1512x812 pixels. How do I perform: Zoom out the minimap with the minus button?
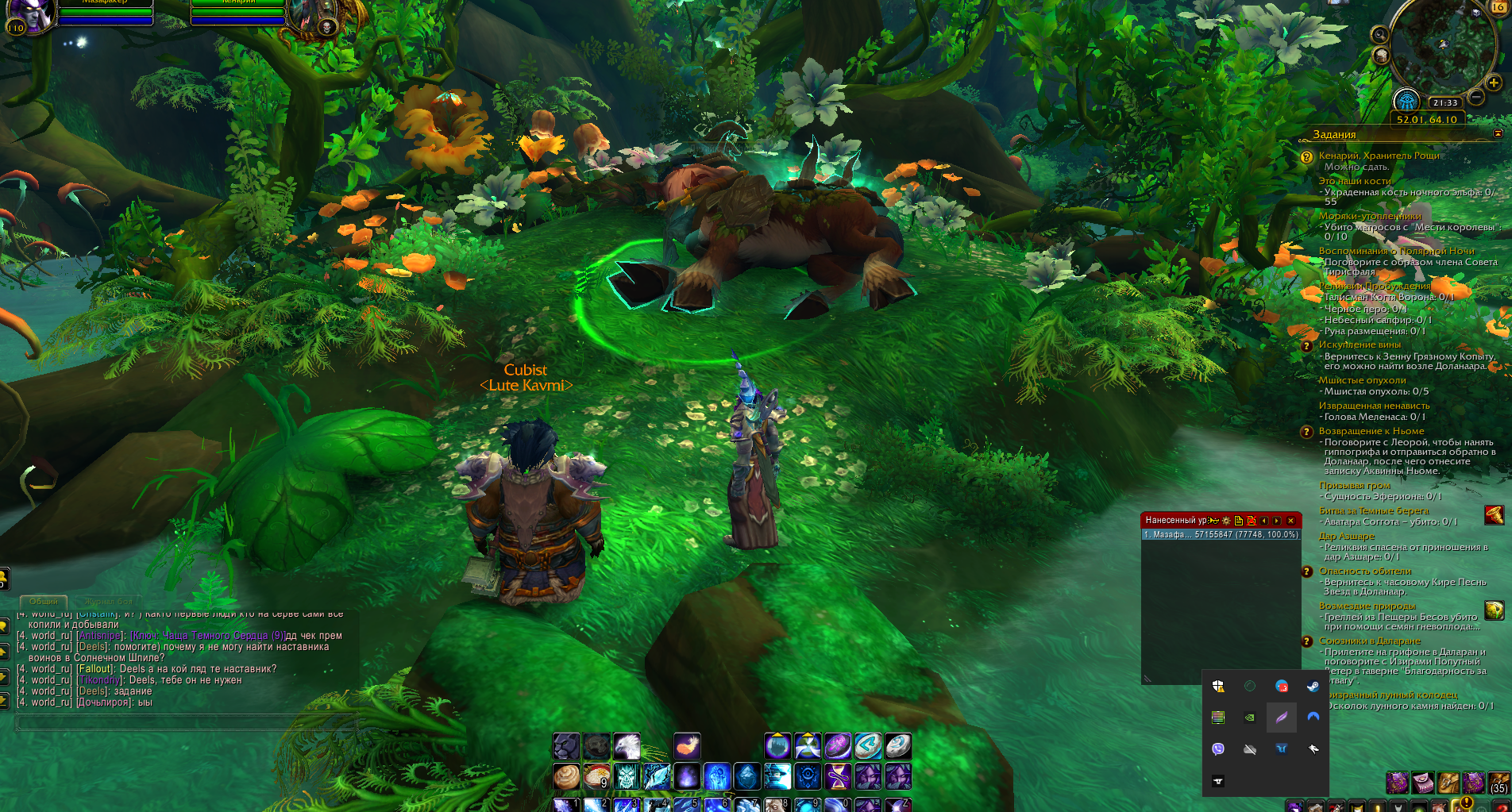(x=1476, y=98)
